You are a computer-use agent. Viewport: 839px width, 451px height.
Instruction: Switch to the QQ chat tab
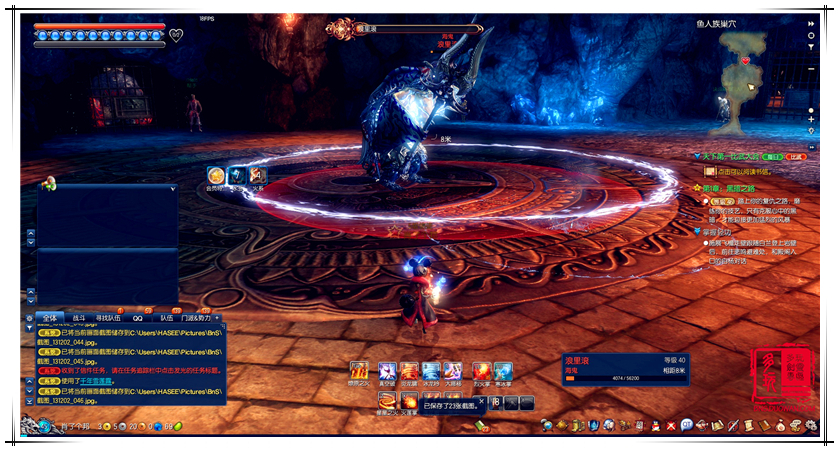coord(137,318)
